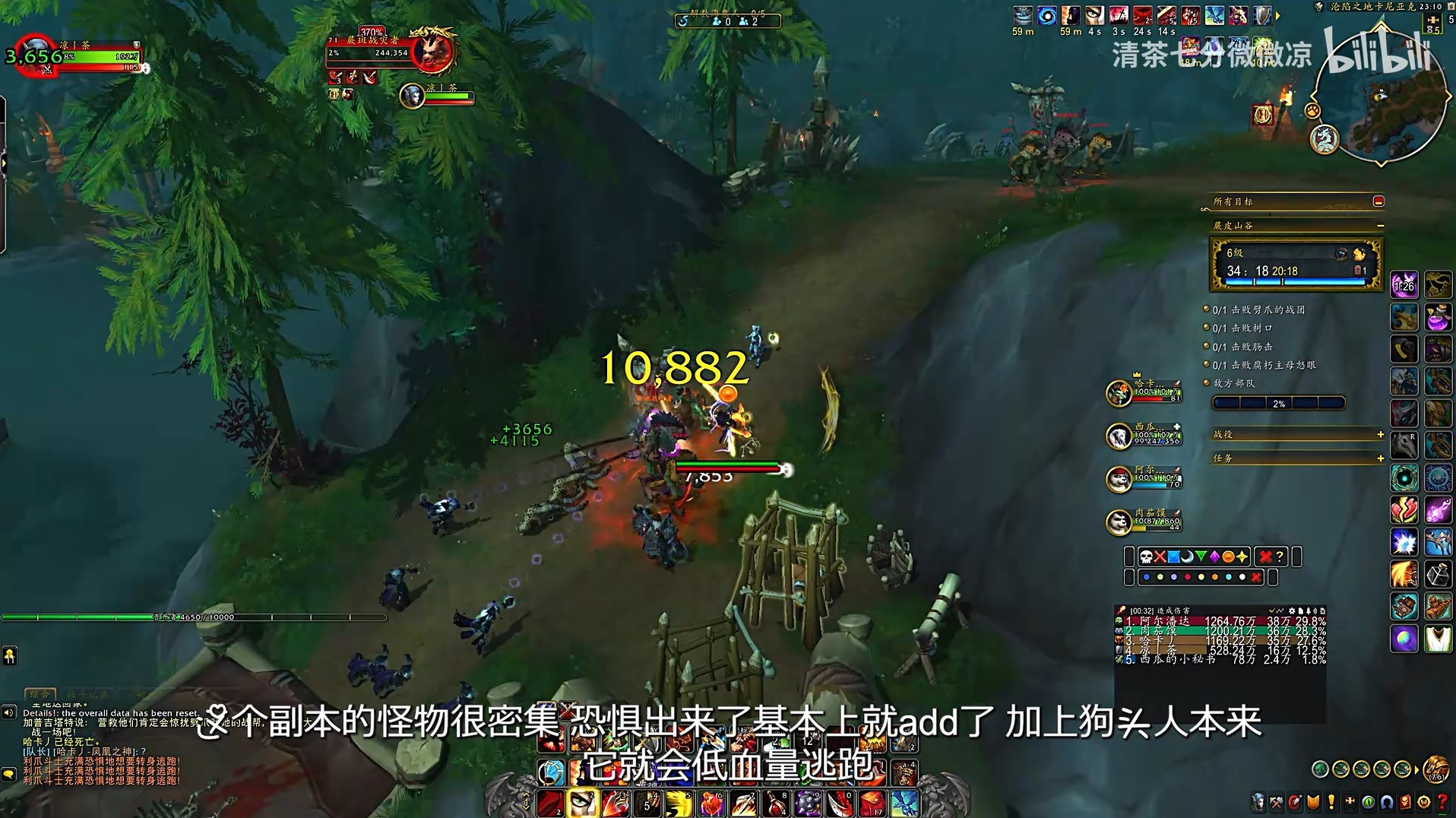Open the Details! damage meter settings gear
Viewport: 1456px width, 818px height.
tap(1292, 610)
